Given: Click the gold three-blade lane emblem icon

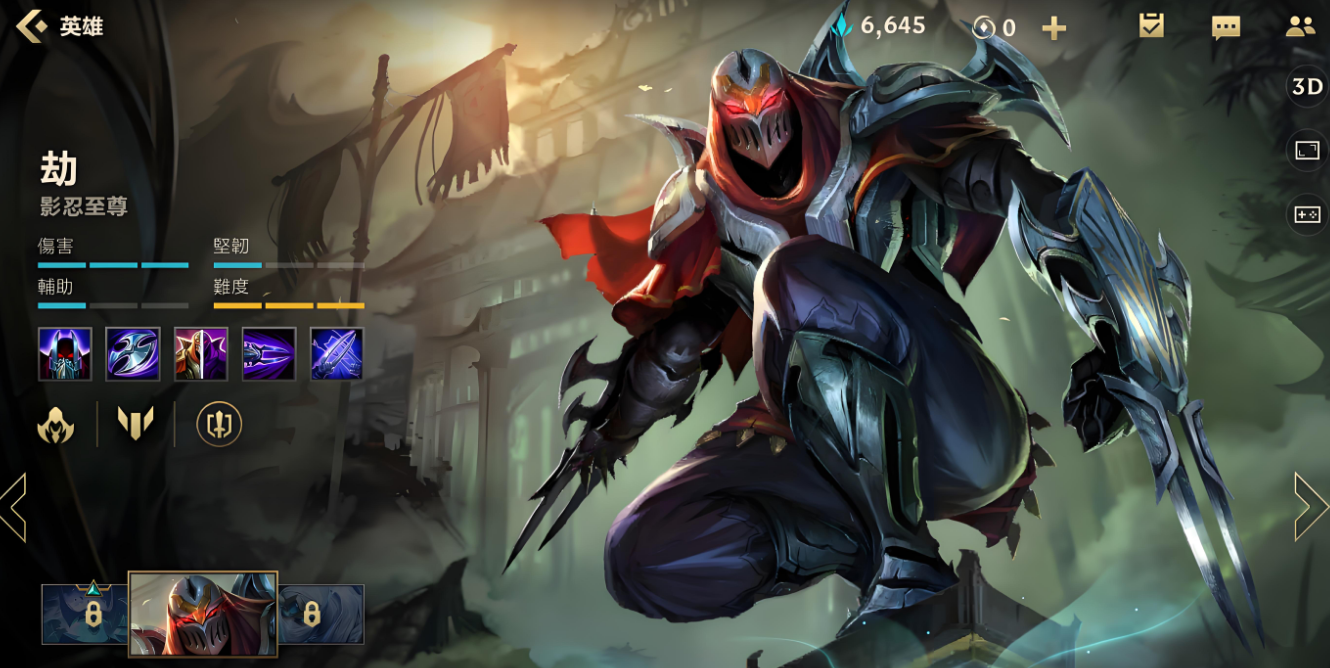Looking at the screenshot, I should (135, 424).
